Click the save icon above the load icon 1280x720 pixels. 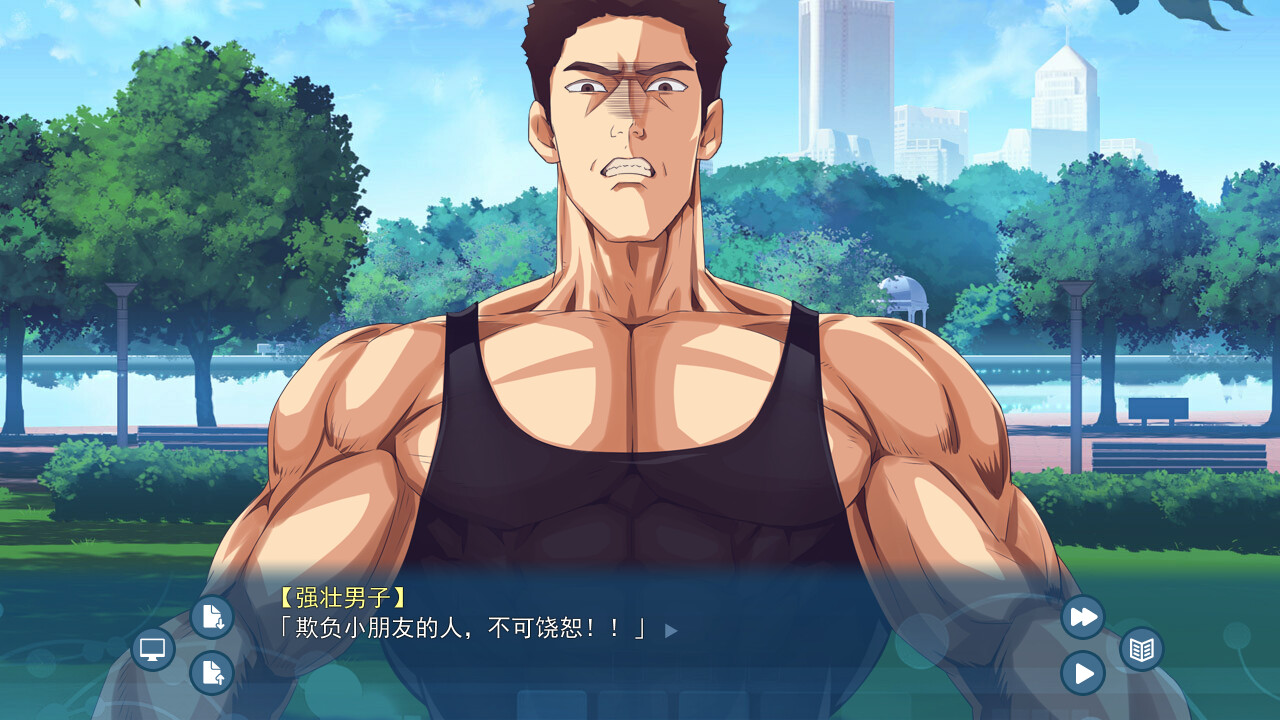210,618
